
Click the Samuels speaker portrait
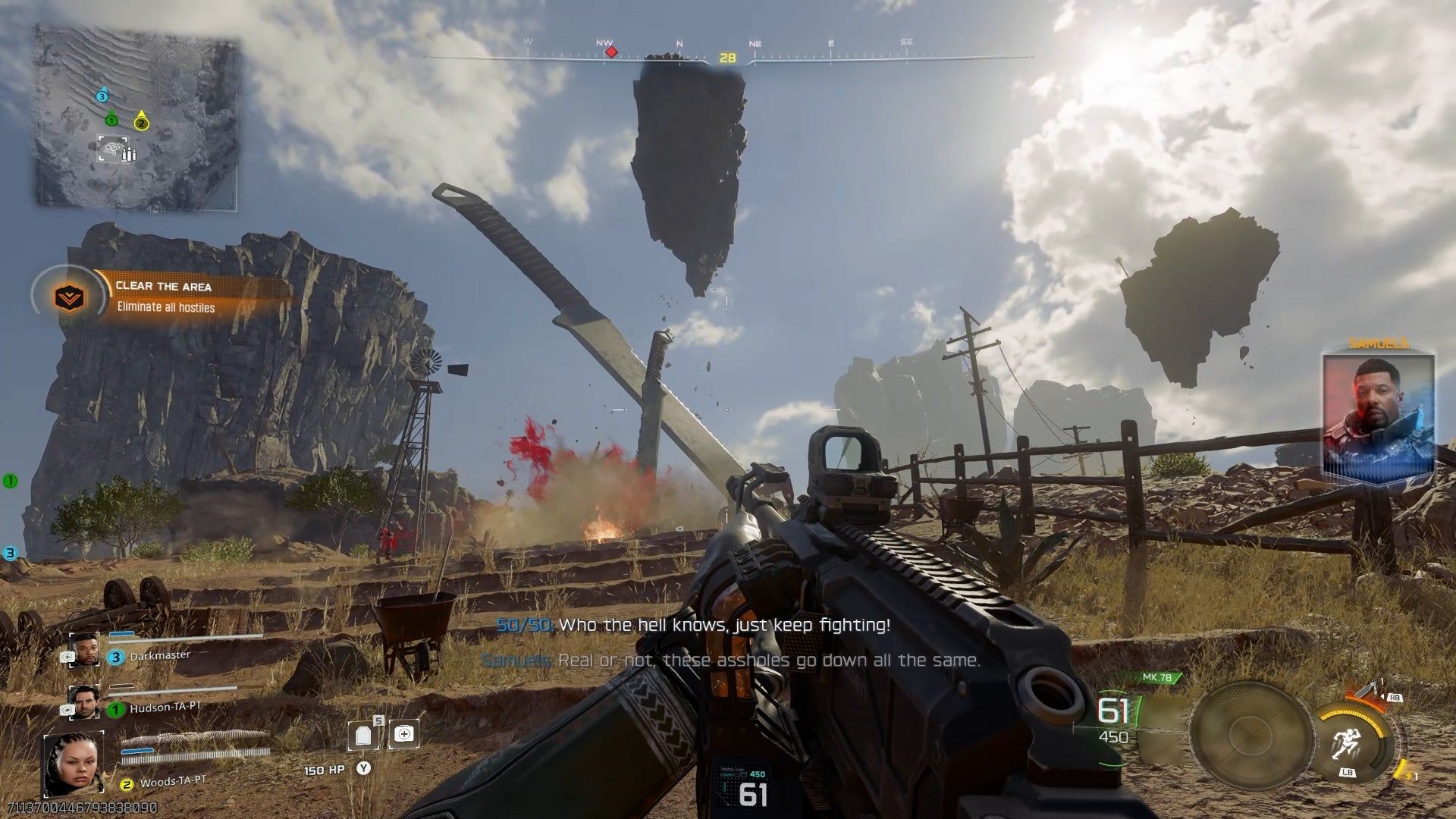pyautogui.click(x=1378, y=416)
